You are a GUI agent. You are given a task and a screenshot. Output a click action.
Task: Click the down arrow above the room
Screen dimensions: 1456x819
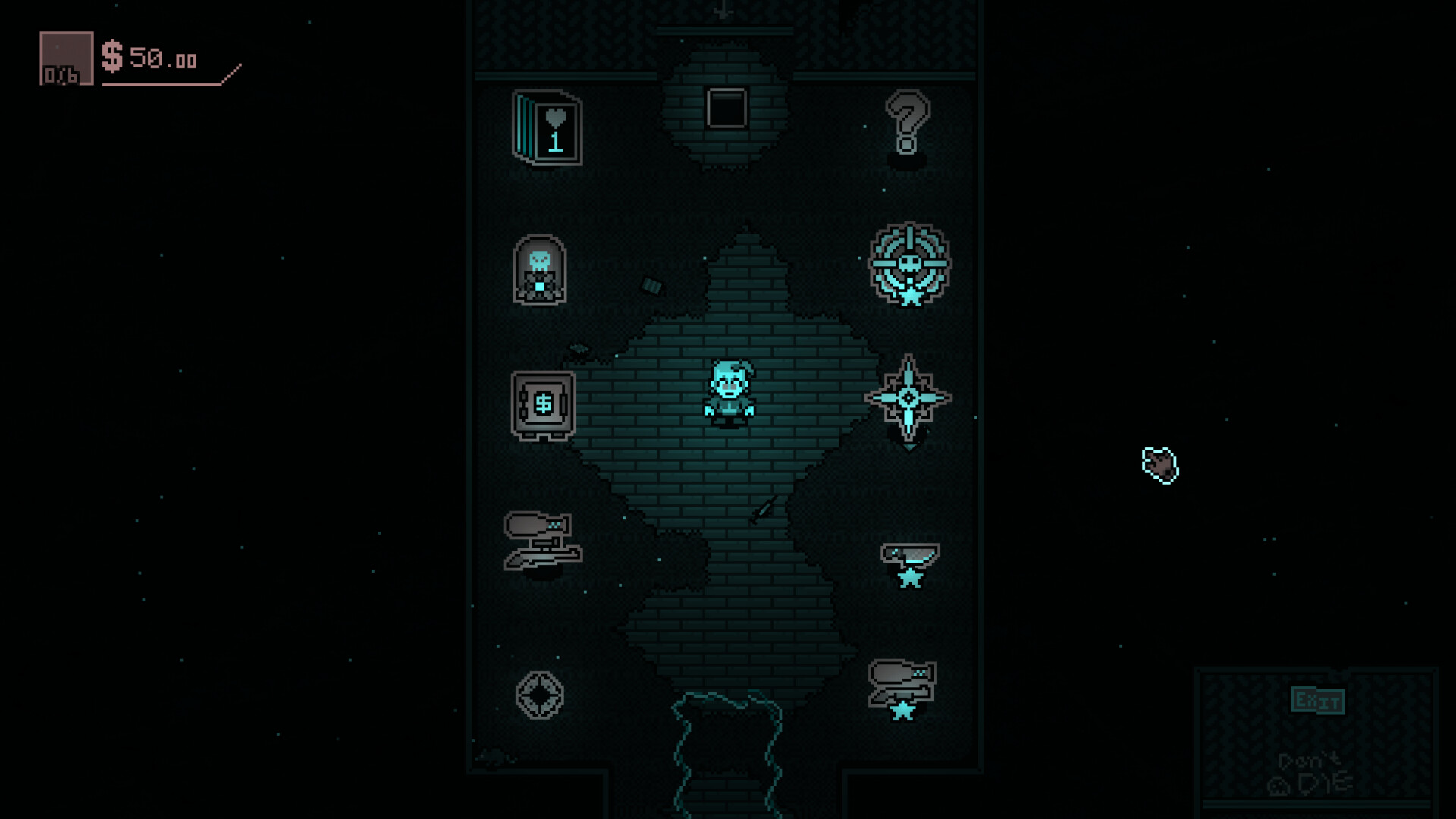pos(722,11)
